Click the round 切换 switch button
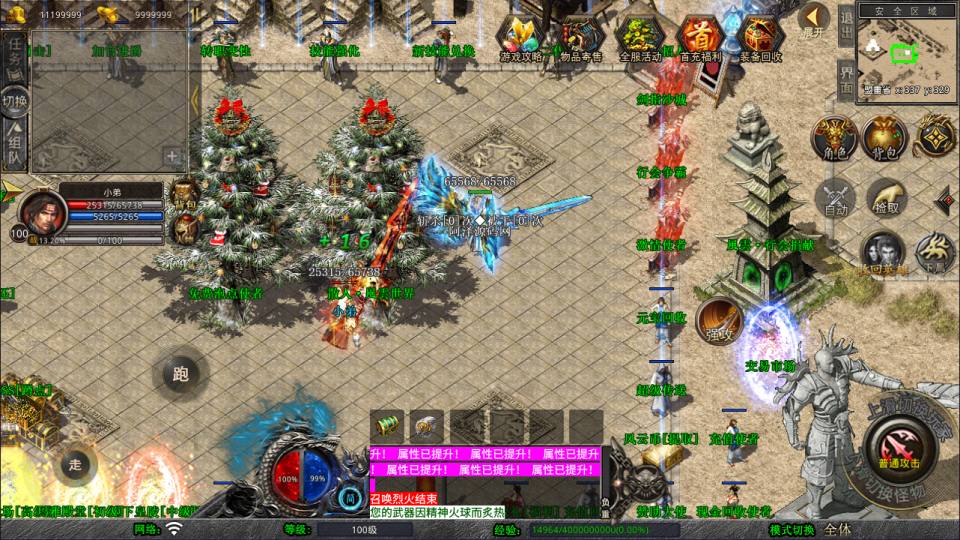This screenshot has width=960, height=540. 15,100
